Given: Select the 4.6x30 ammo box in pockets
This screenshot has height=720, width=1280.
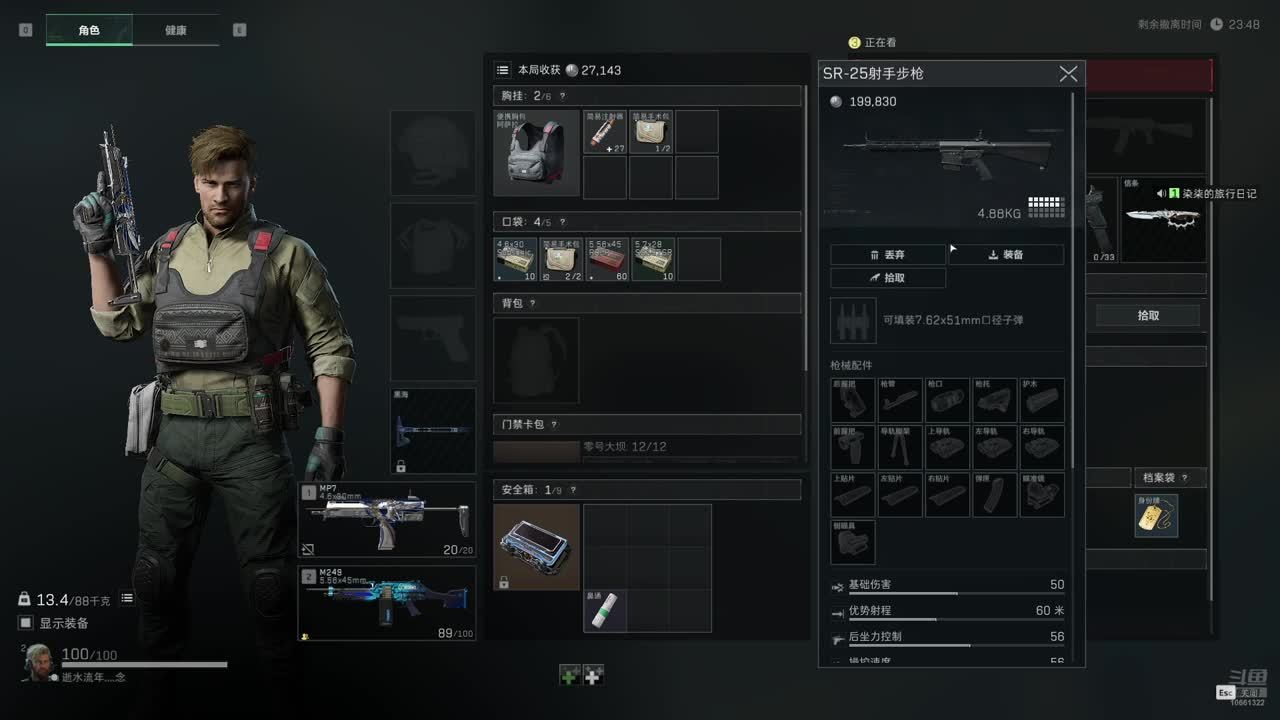Looking at the screenshot, I should click(x=516, y=259).
